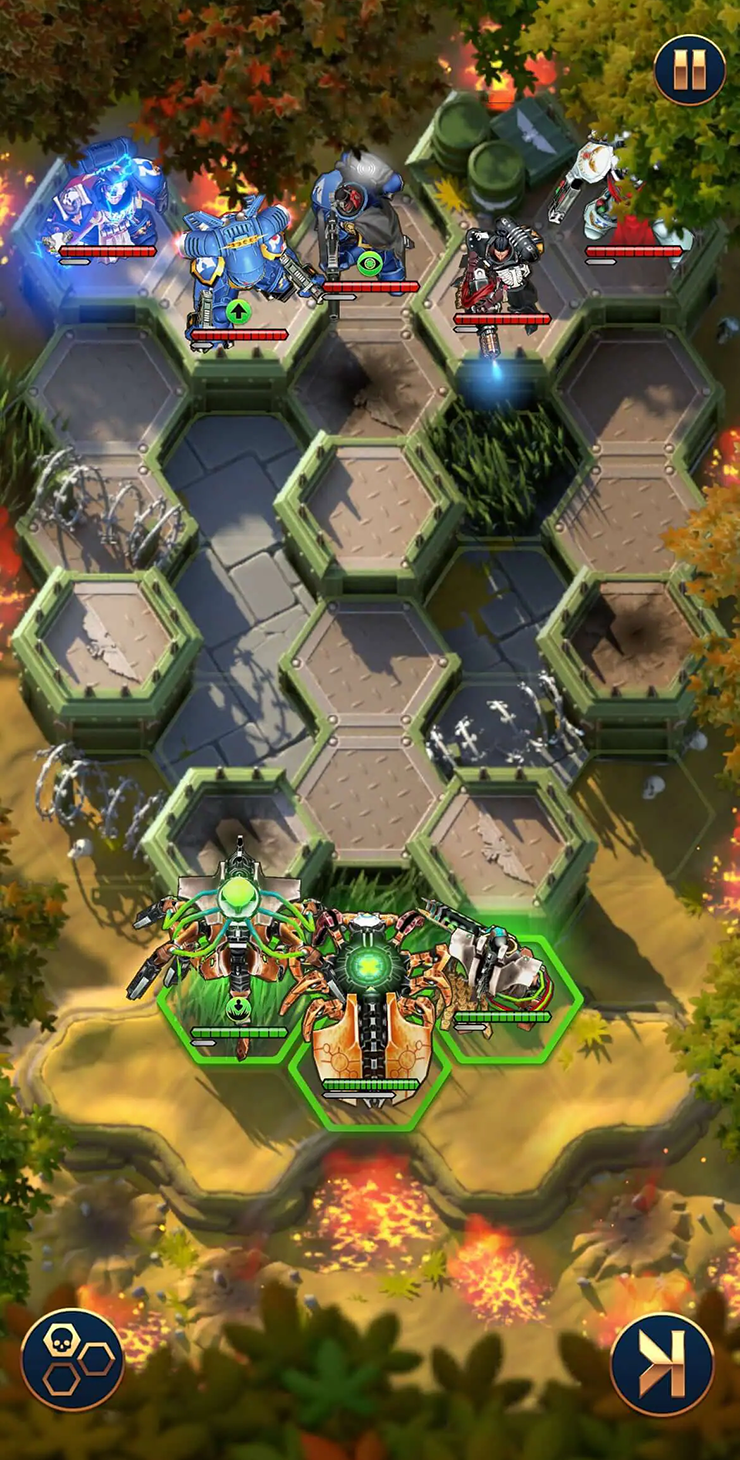Image resolution: width=740 pixels, height=1460 pixels.
Task: Pause the battle
Action: coord(689,70)
